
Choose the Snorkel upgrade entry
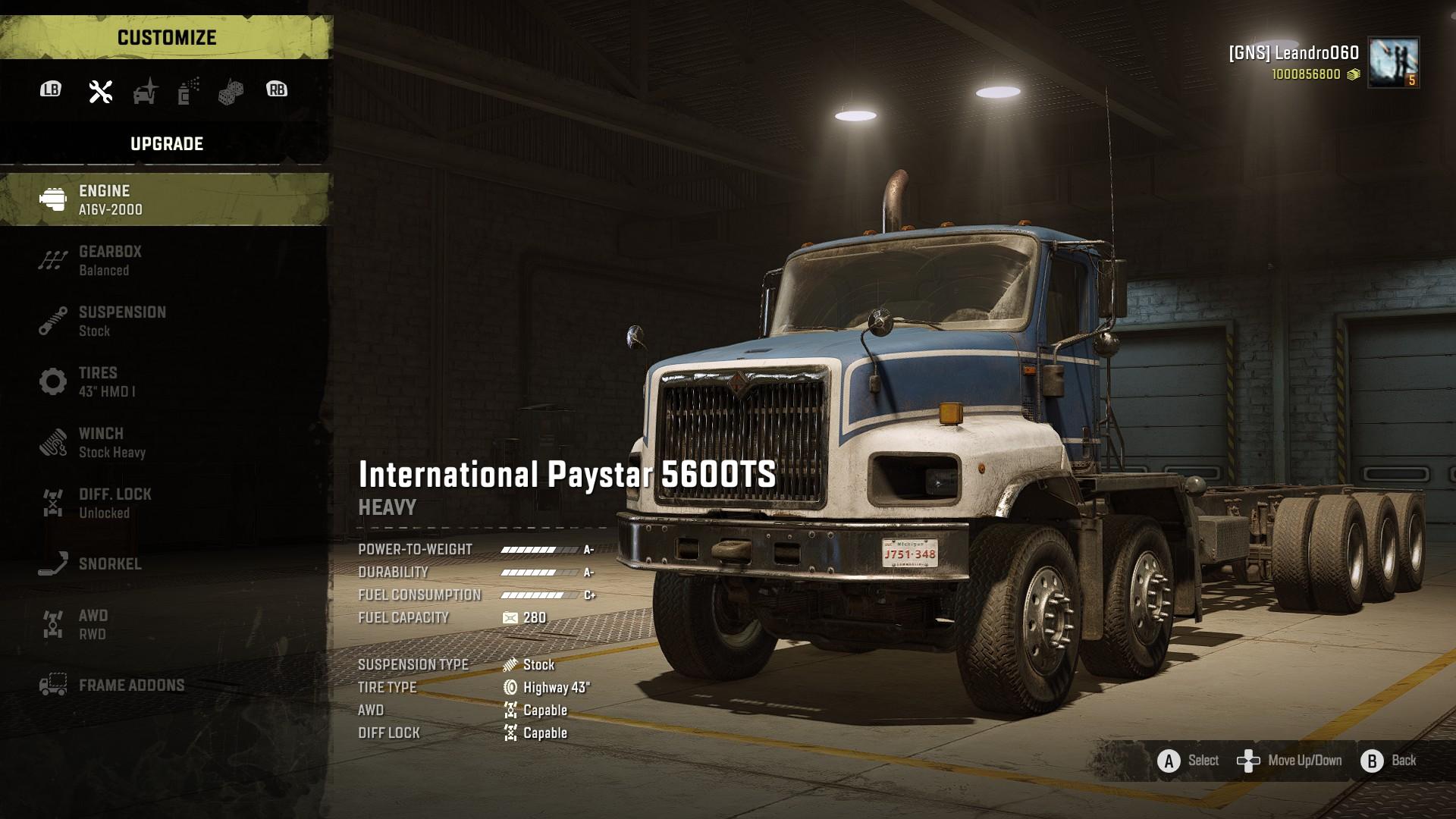click(x=165, y=563)
